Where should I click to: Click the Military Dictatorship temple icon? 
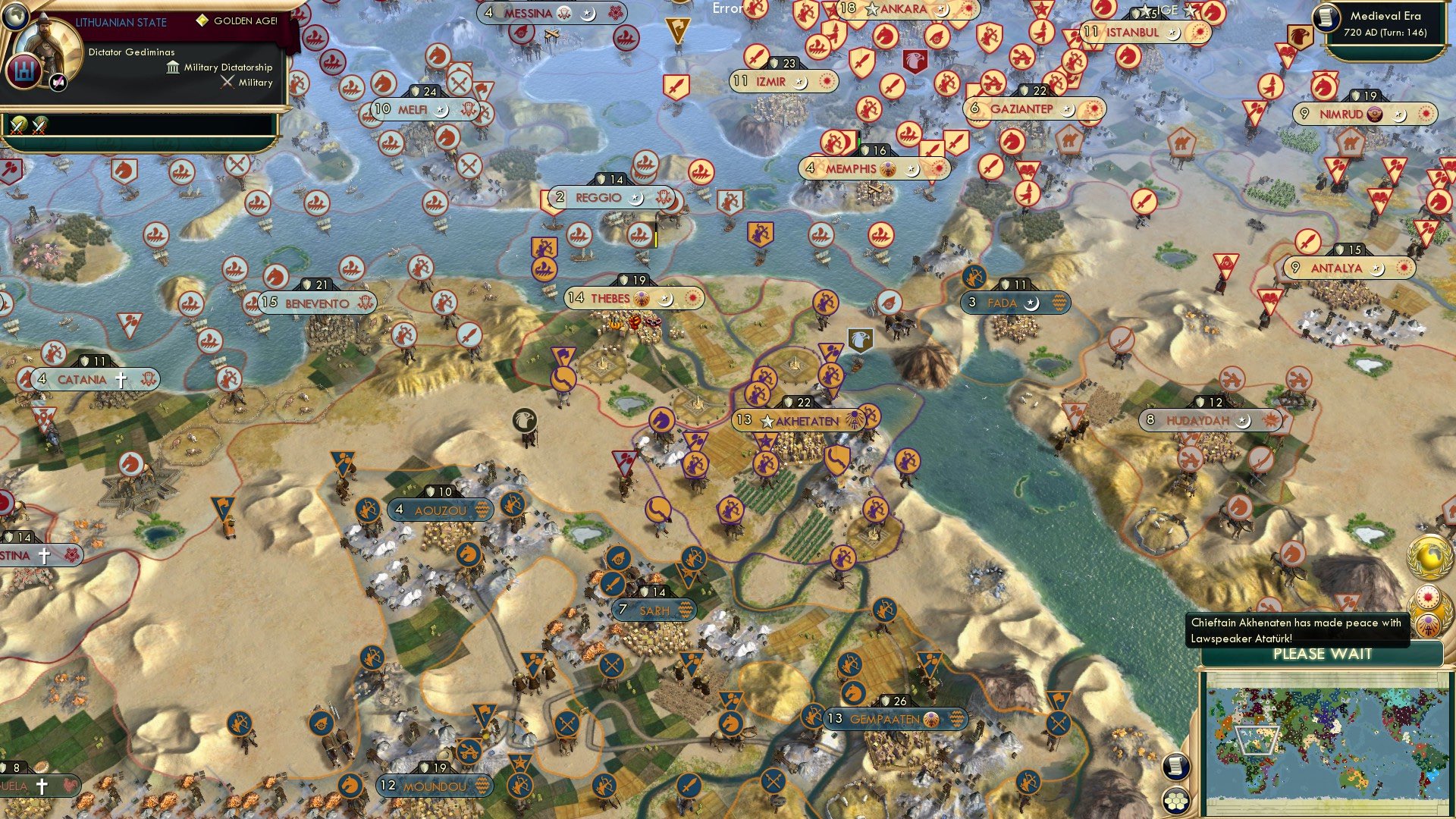(171, 67)
